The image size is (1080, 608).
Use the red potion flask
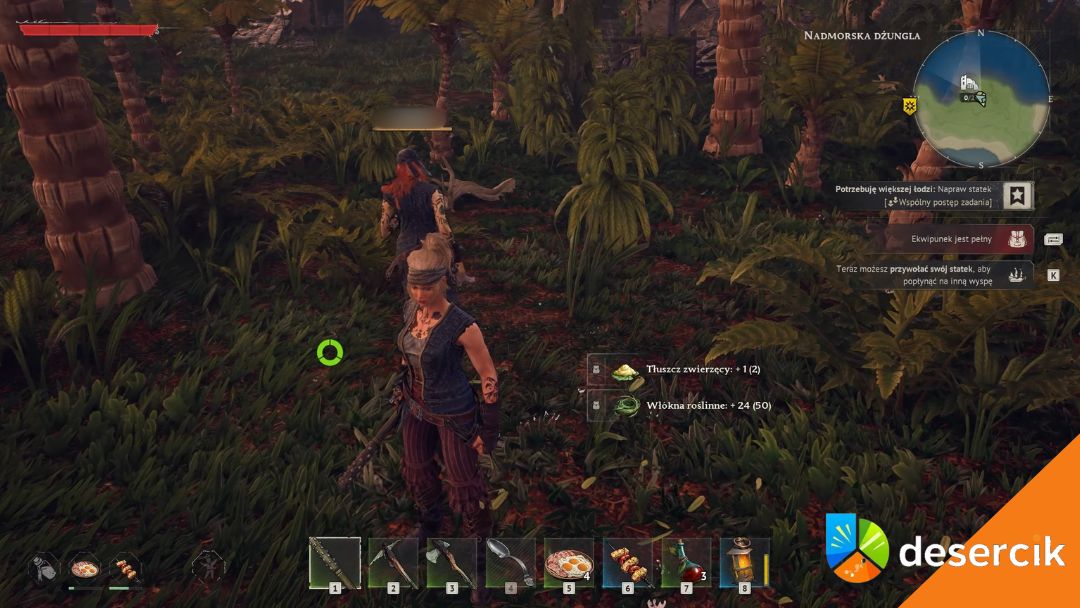[686, 563]
